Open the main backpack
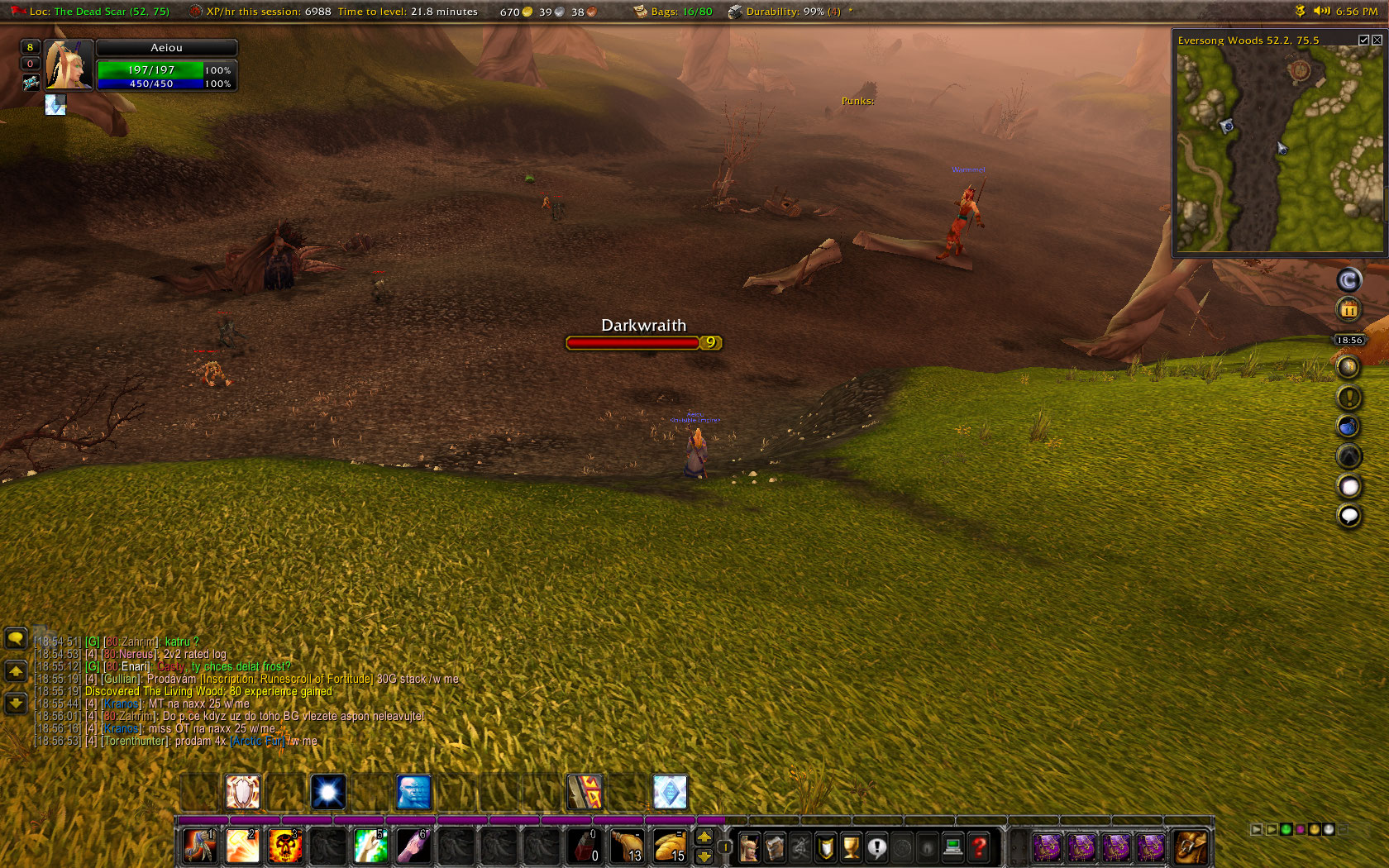The height and width of the screenshot is (868, 1389). [x=1191, y=847]
